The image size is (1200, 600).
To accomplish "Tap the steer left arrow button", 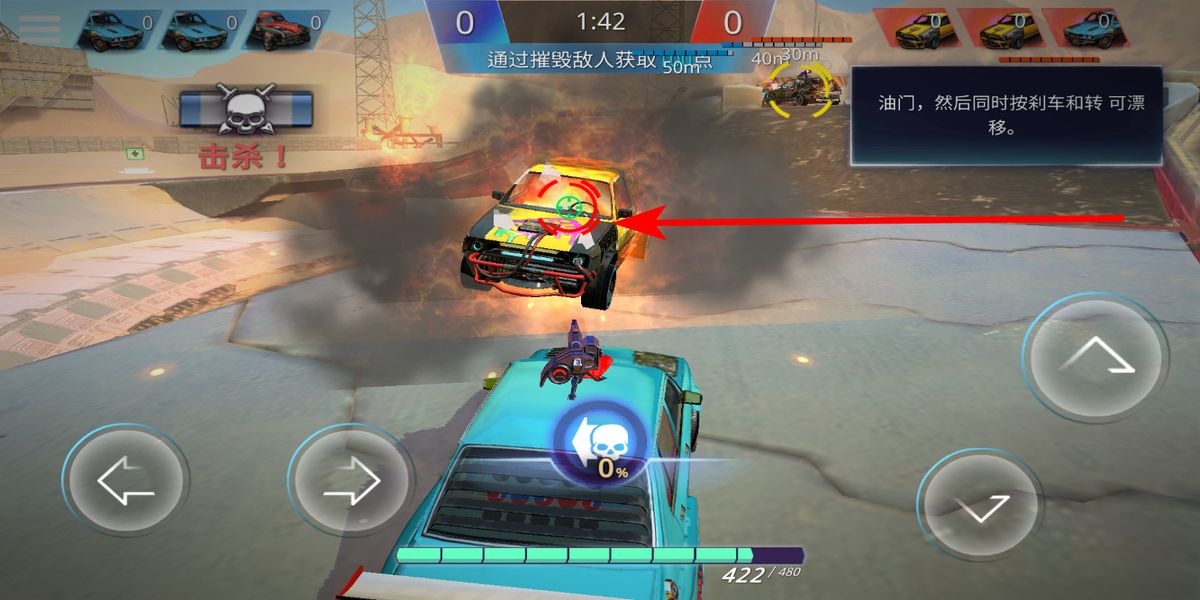I will click(125, 484).
